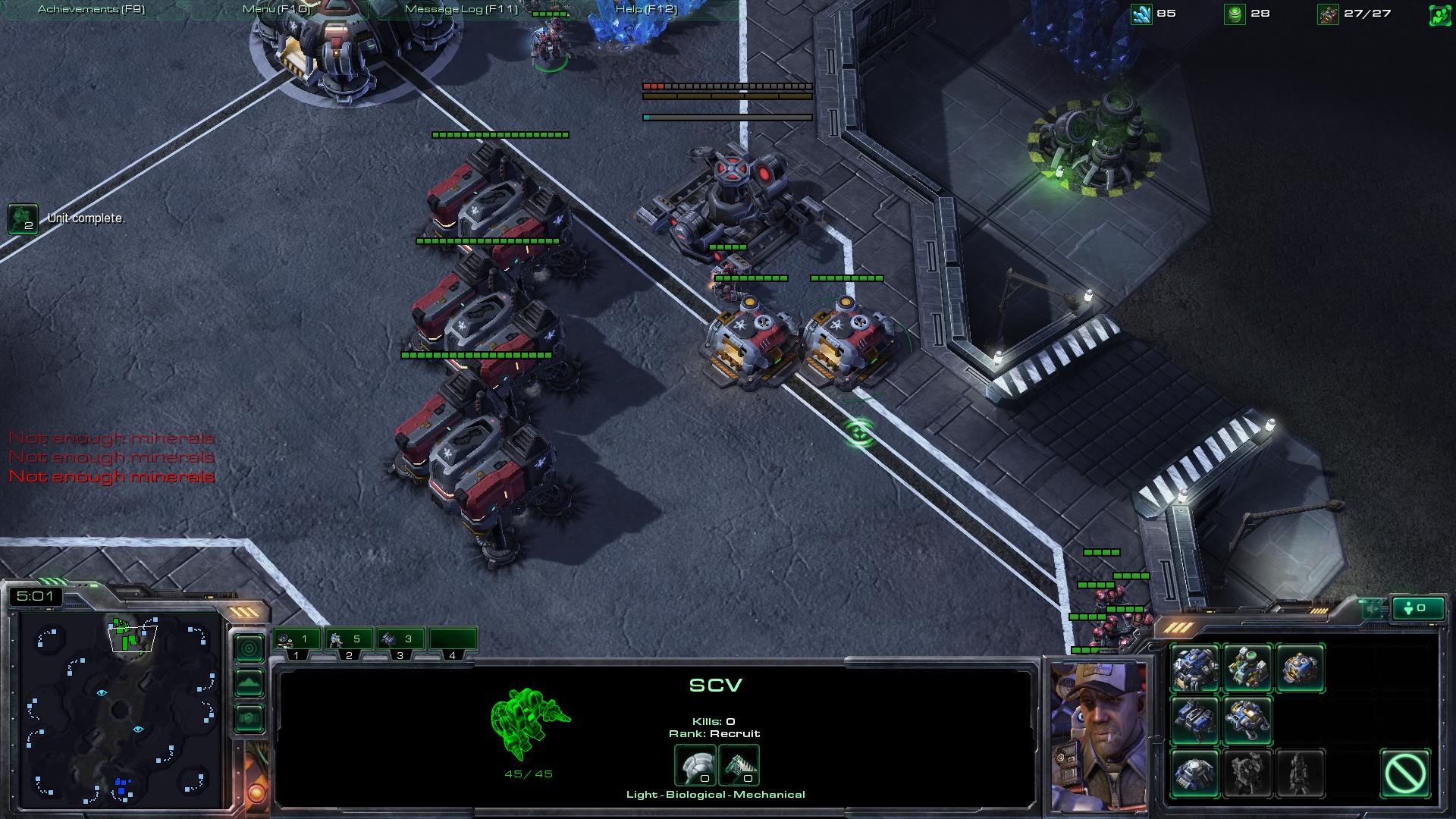Click the minimap to move the camera
1456x819 pixels.
[121, 709]
